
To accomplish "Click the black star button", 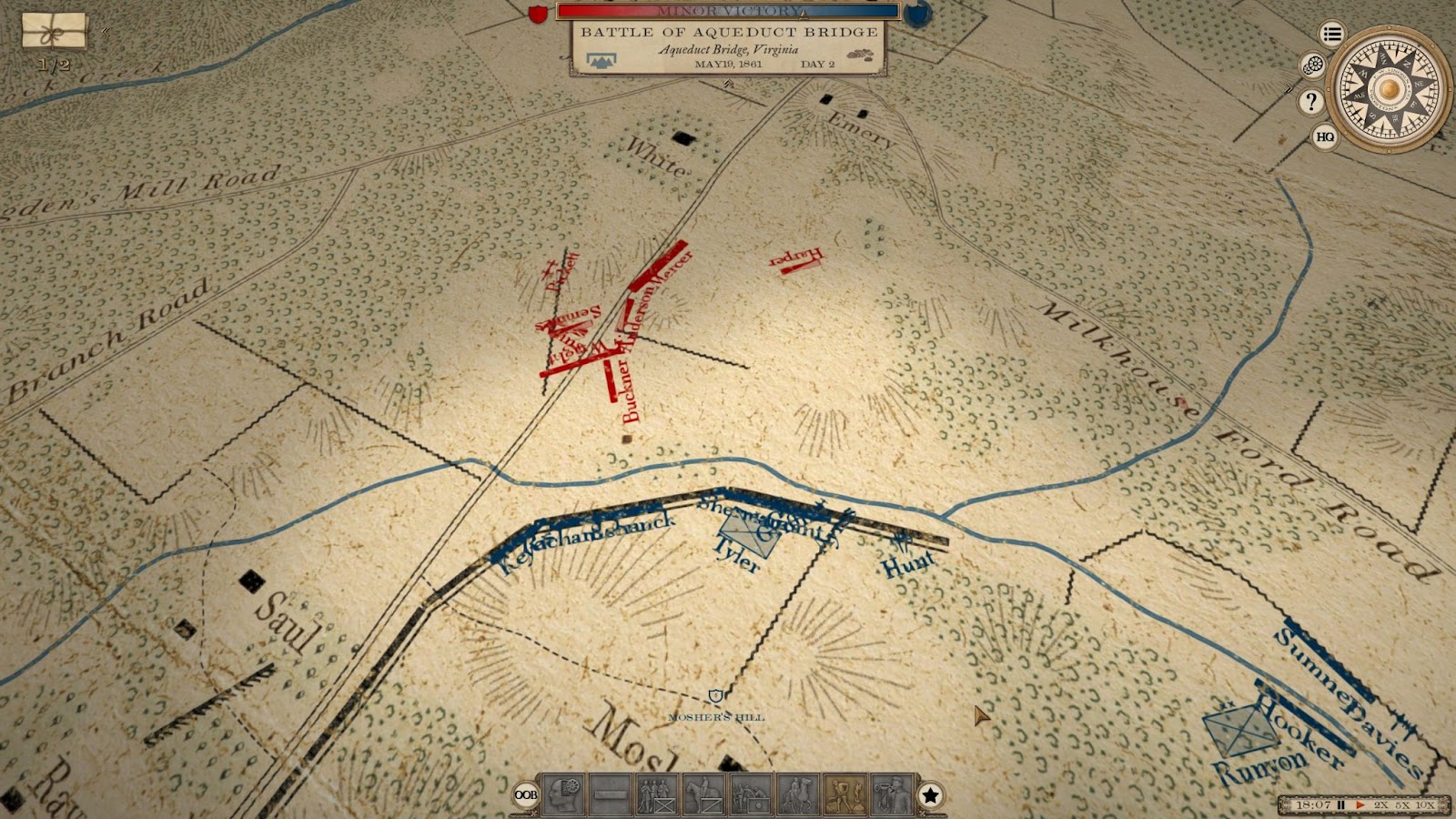I will [x=930, y=795].
